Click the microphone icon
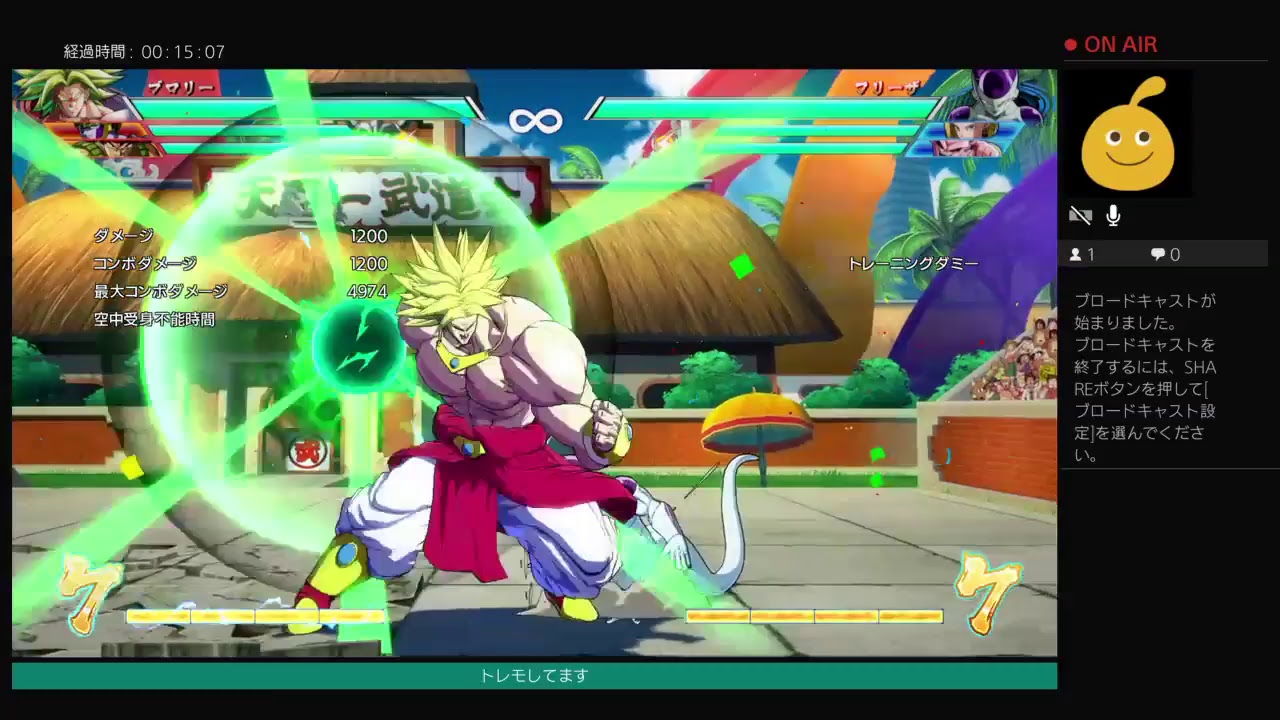 click(1113, 215)
